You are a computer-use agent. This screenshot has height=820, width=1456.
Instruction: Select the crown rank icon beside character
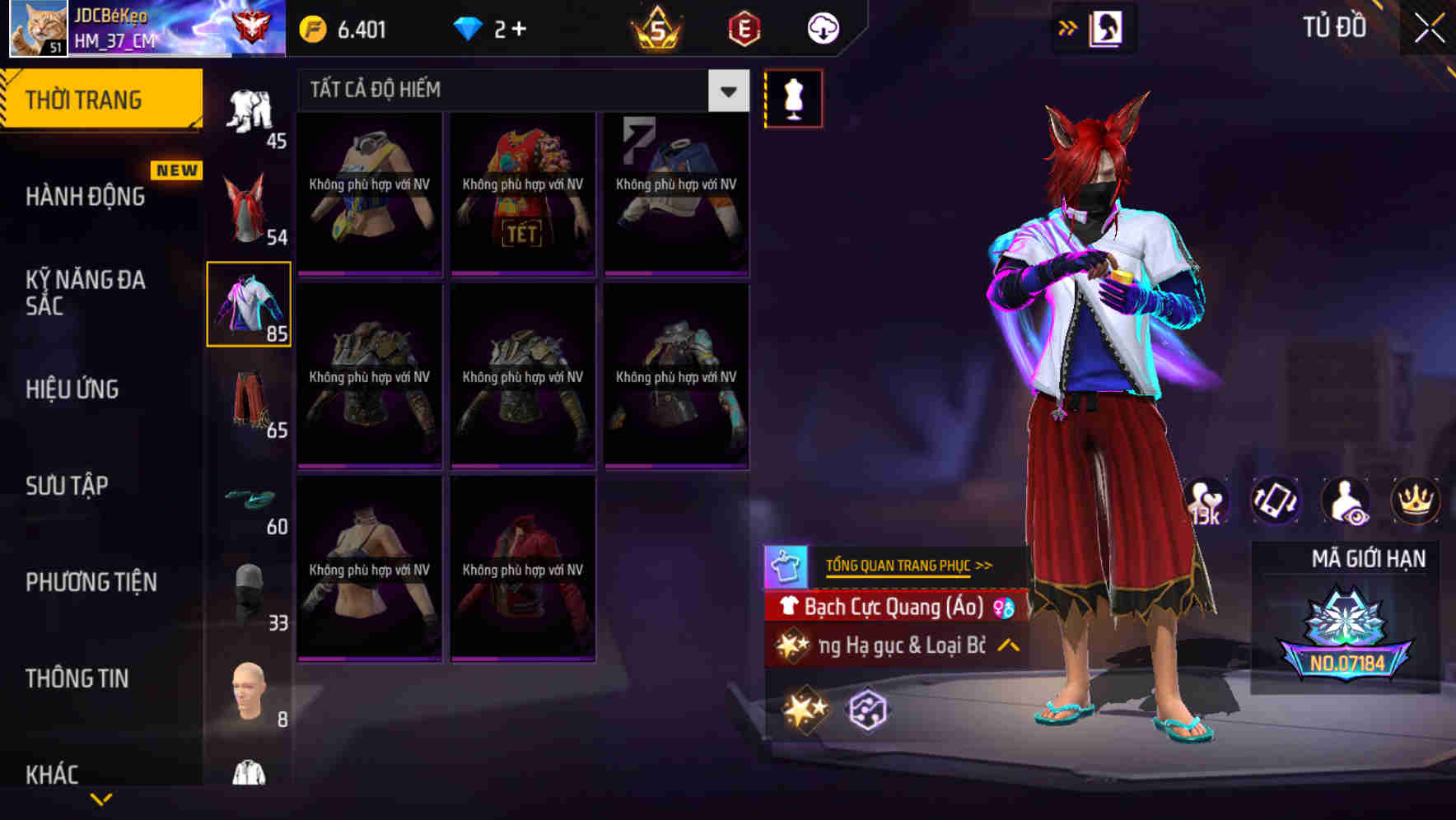[1414, 501]
